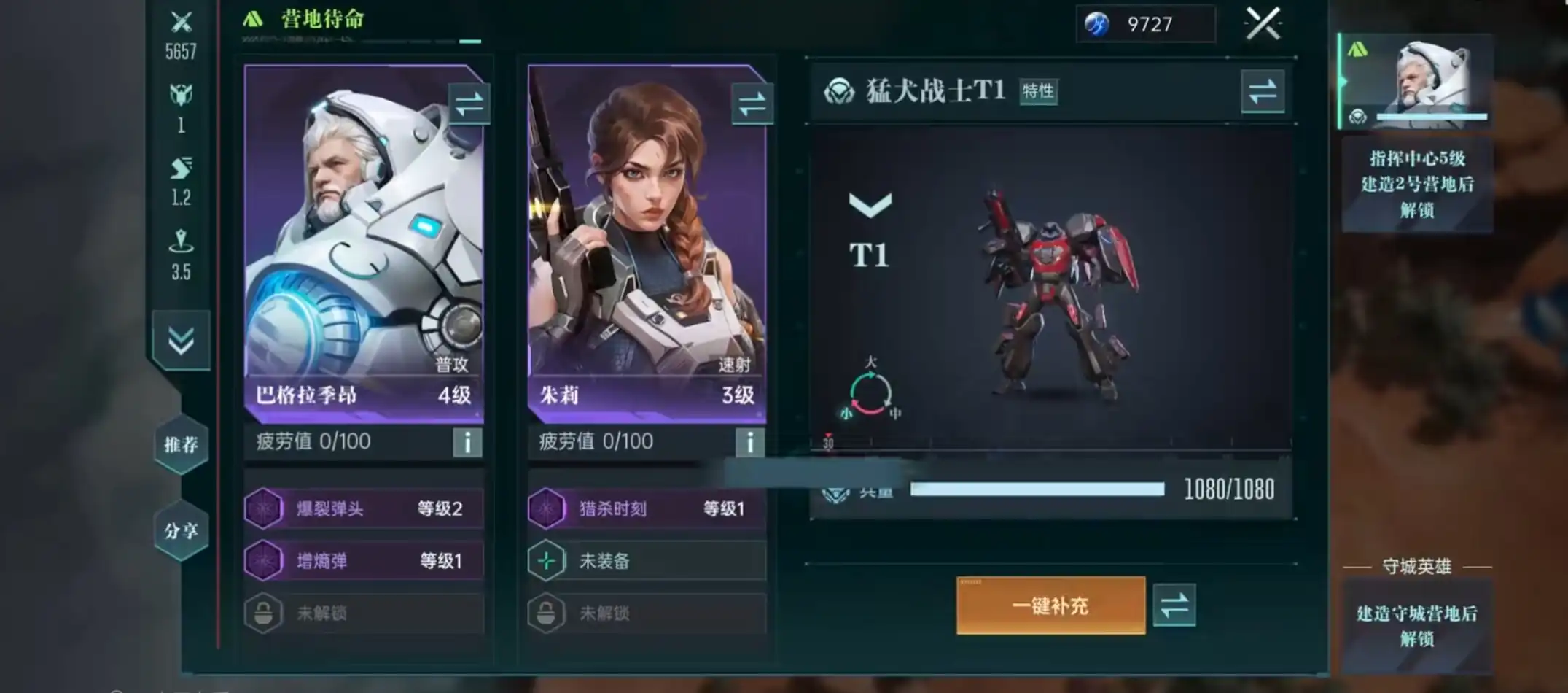The width and height of the screenshot is (1568, 693).
Task: Select the crossed swords combat power icon
Action: [182, 20]
